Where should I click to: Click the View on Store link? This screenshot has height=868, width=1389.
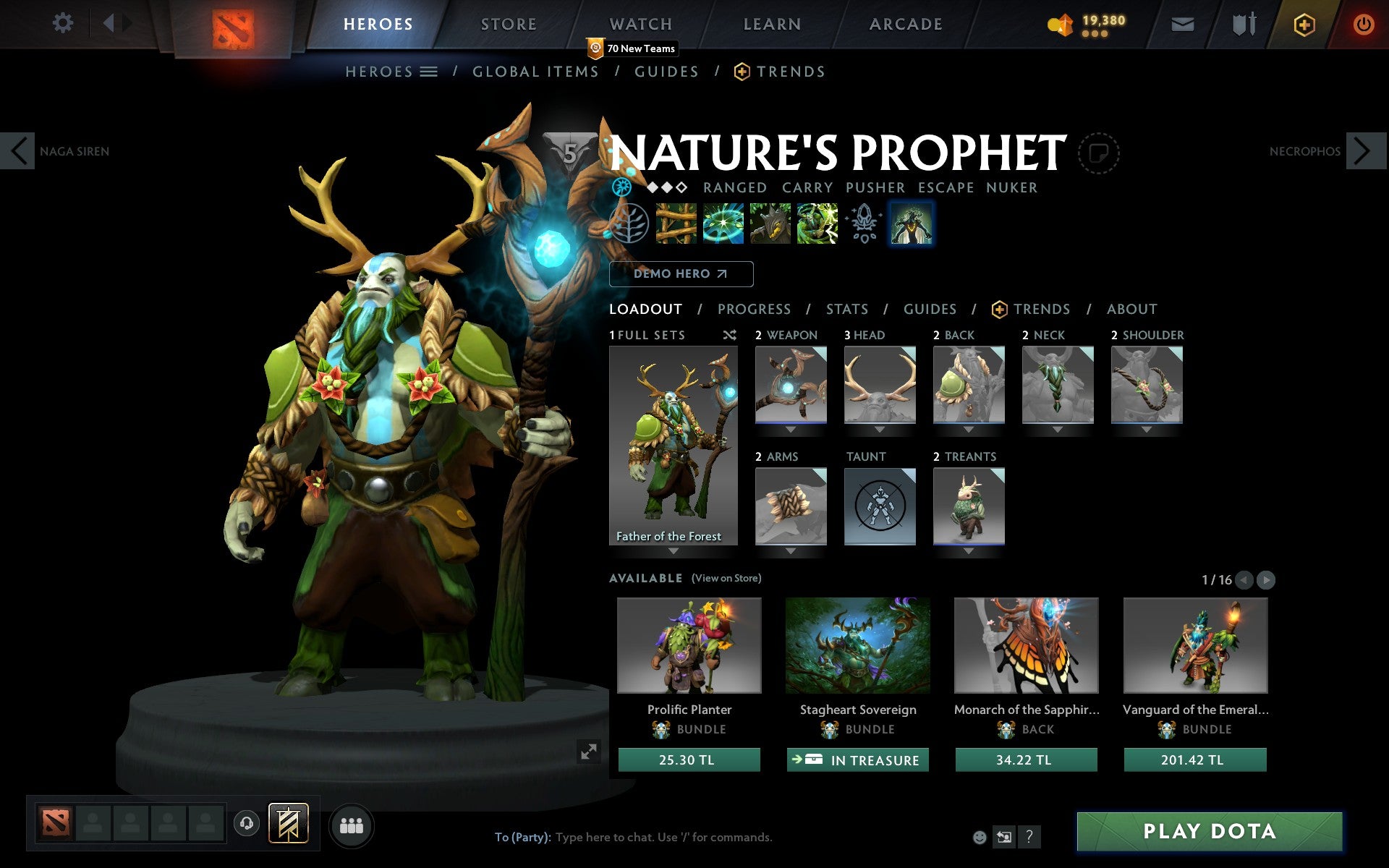tap(726, 578)
